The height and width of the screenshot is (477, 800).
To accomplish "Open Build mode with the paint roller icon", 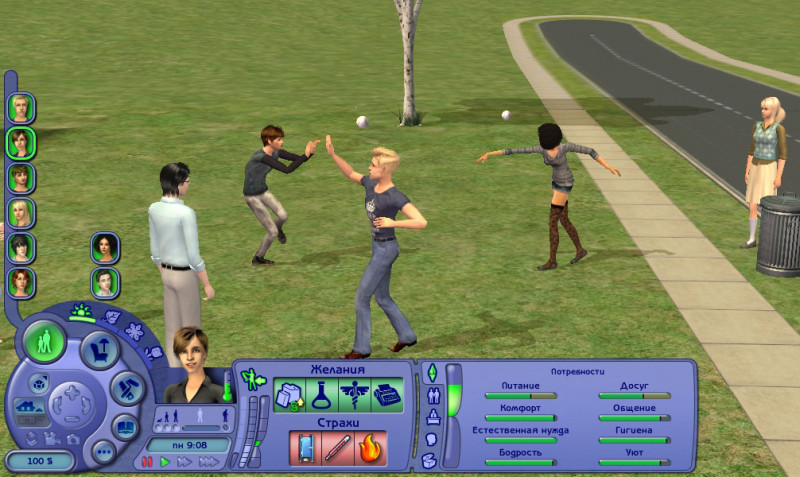I will [127, 388].
